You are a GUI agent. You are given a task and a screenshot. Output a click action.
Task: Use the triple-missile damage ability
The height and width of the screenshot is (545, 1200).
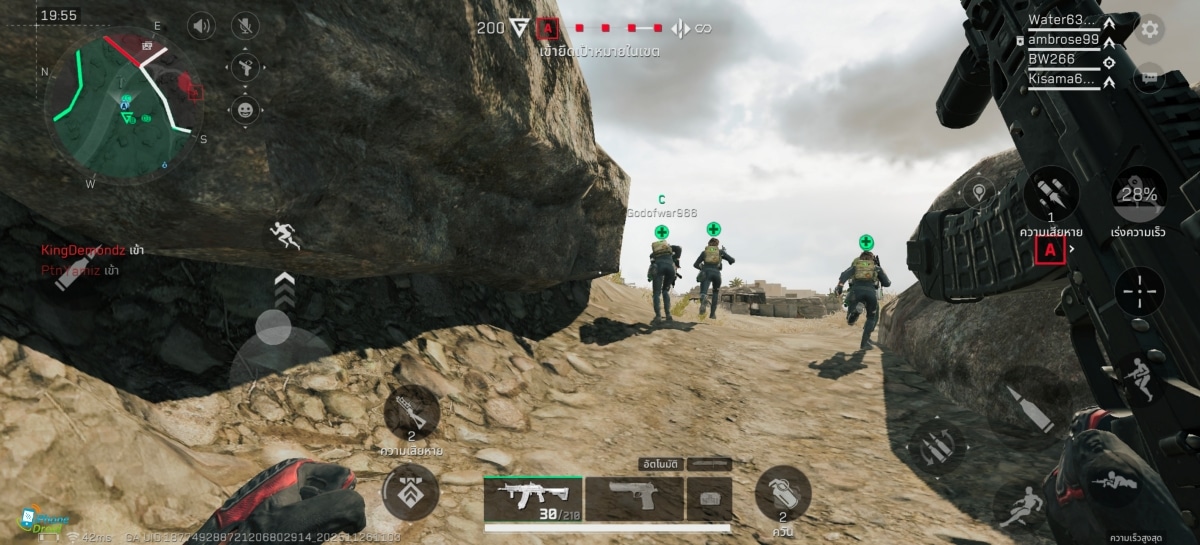(1051, 194)
